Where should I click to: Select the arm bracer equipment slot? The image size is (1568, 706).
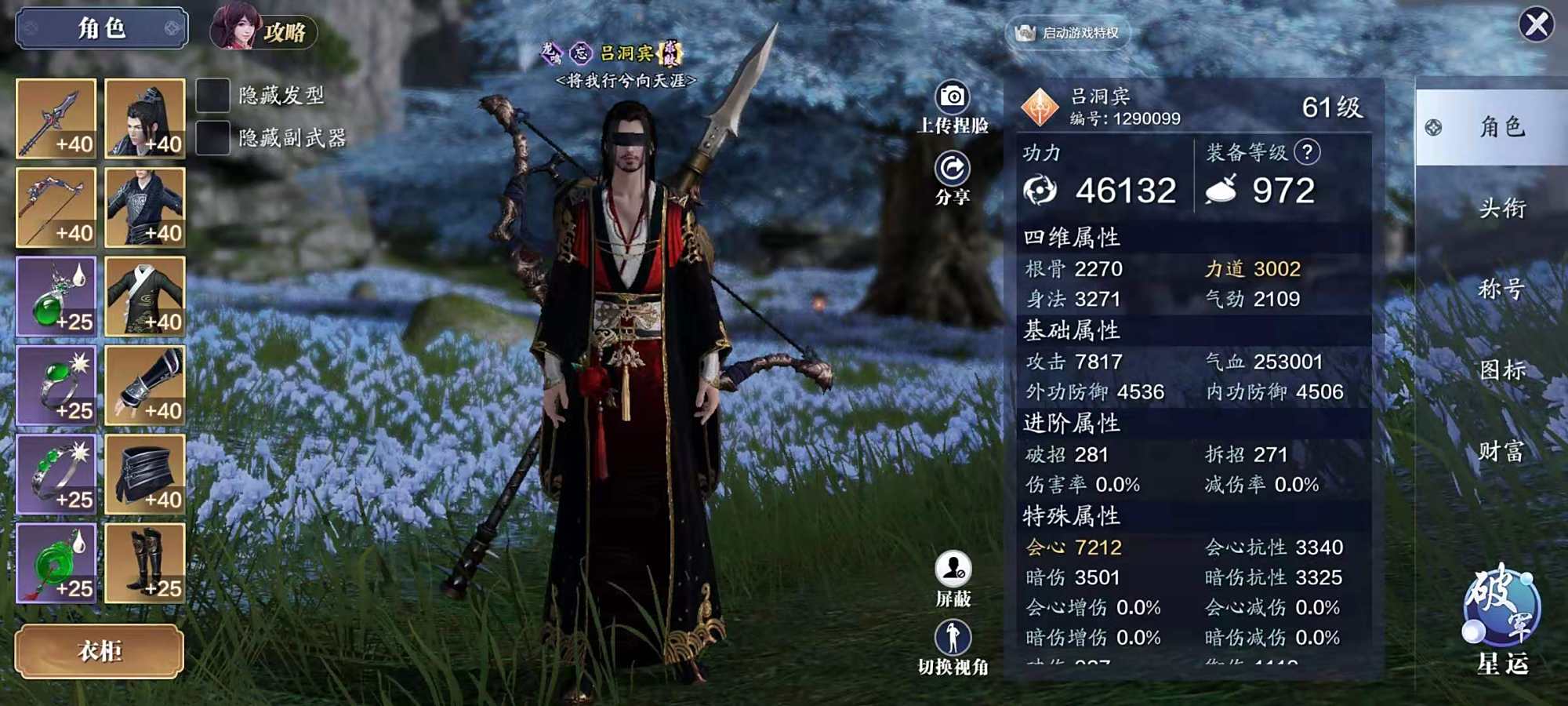pos(145,385)
